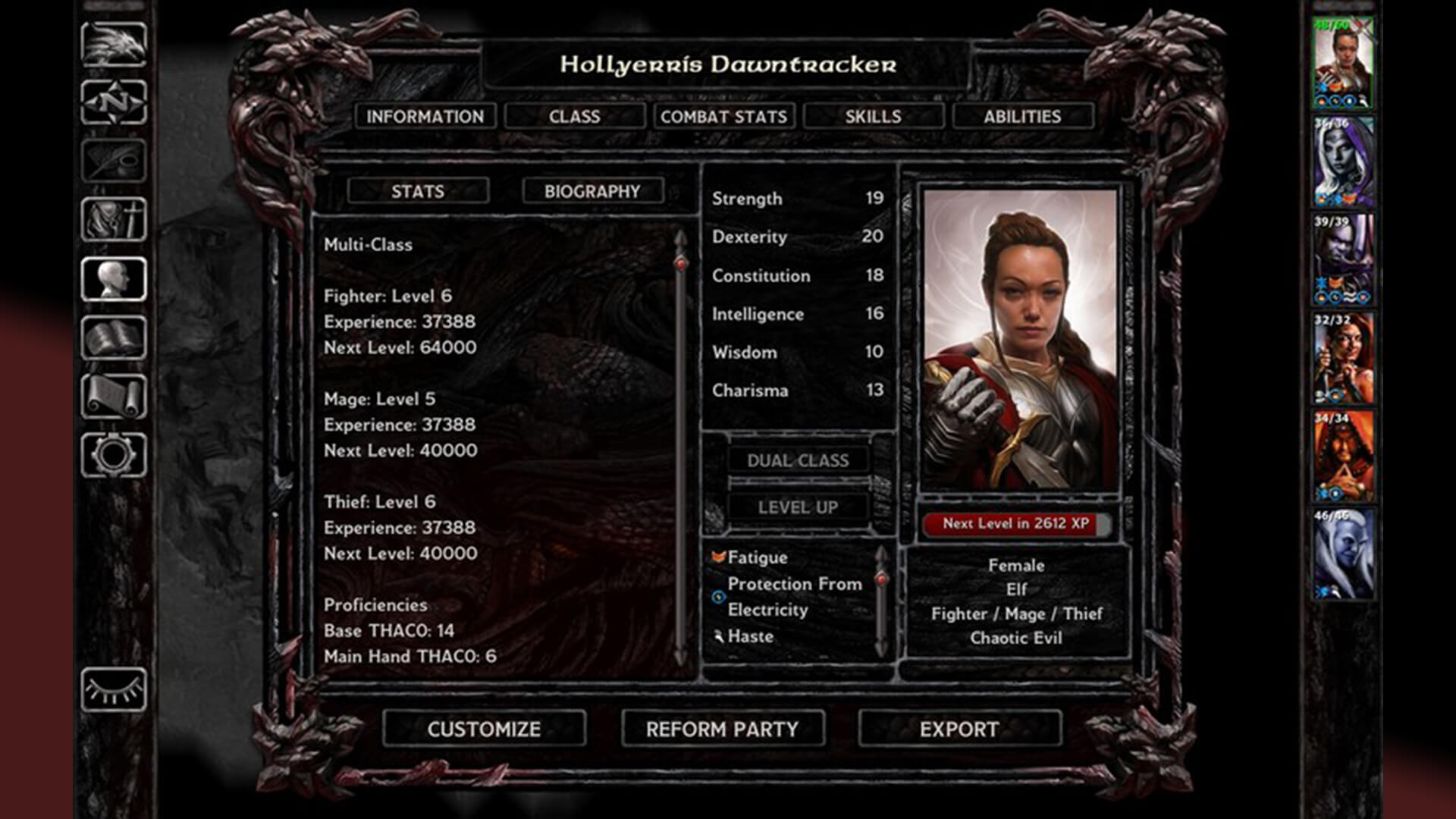This screenshot has width=1456, height=819.
Task: Open the ABILITIES tab
Action: point(1022,116)
